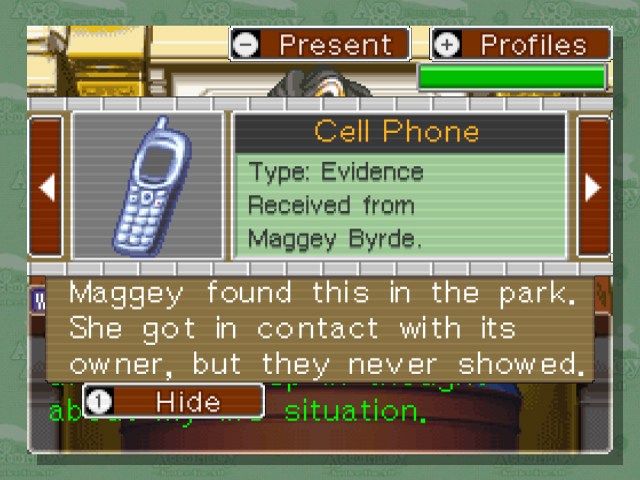The width and height of the screenshot is (640, 480).
Task: Open the Profiles list
Action: pyautogui.click(x=520, y=45)
